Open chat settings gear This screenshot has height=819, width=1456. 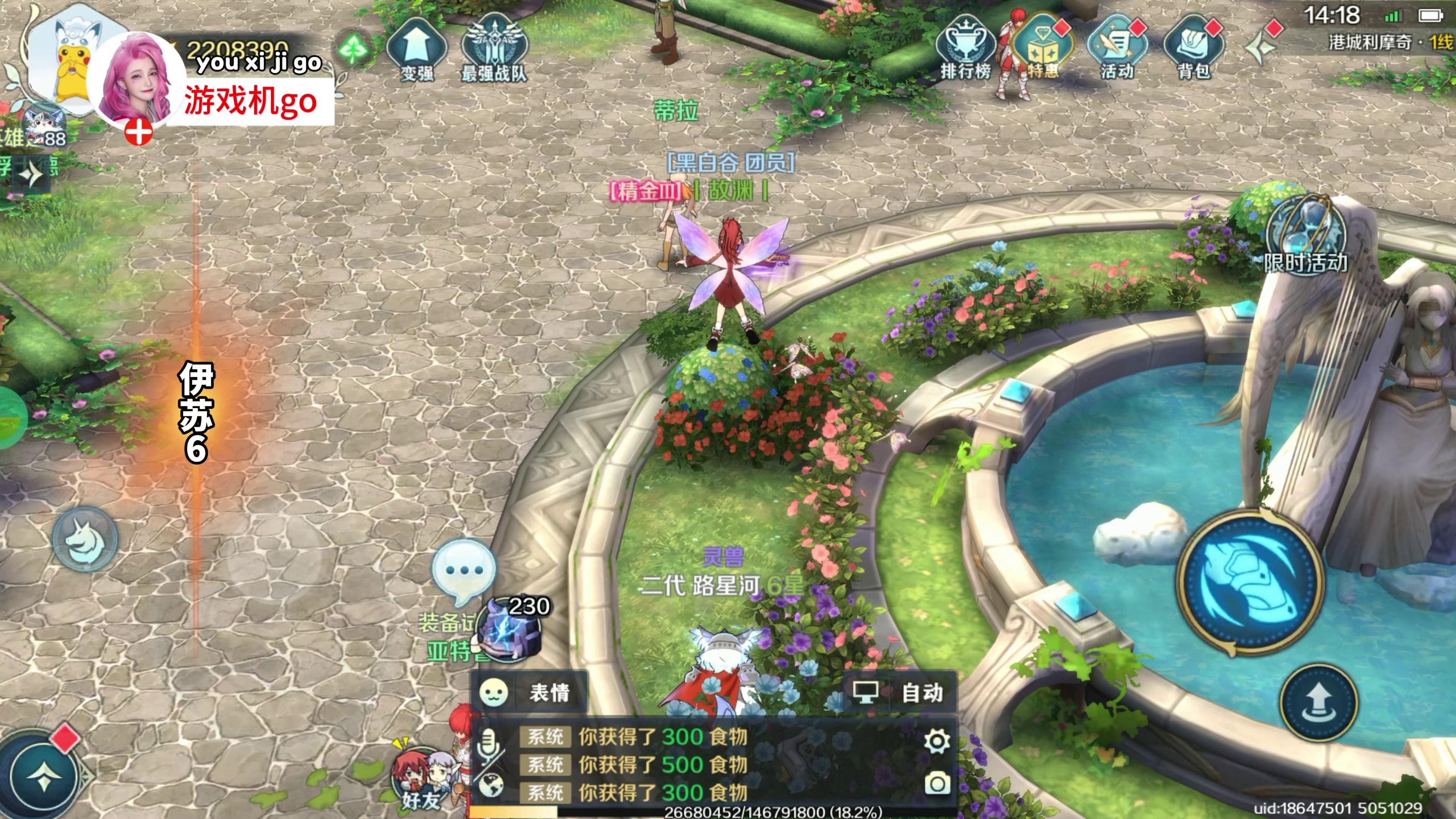936,741
